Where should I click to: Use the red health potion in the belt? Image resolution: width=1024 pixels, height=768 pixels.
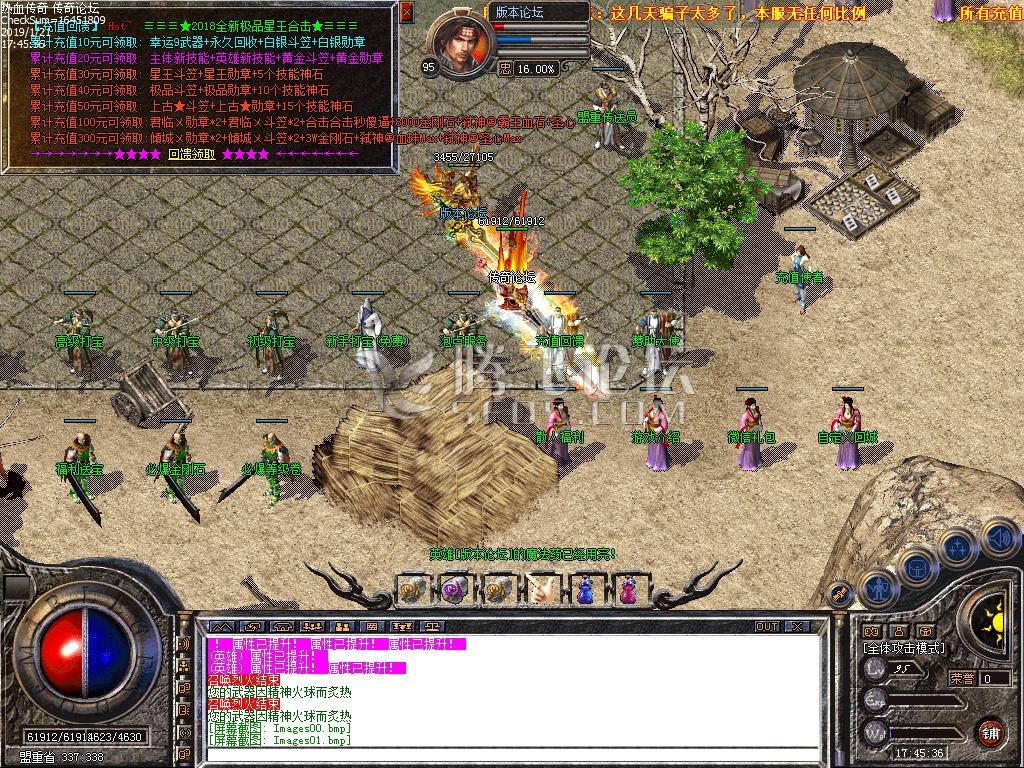628,590
